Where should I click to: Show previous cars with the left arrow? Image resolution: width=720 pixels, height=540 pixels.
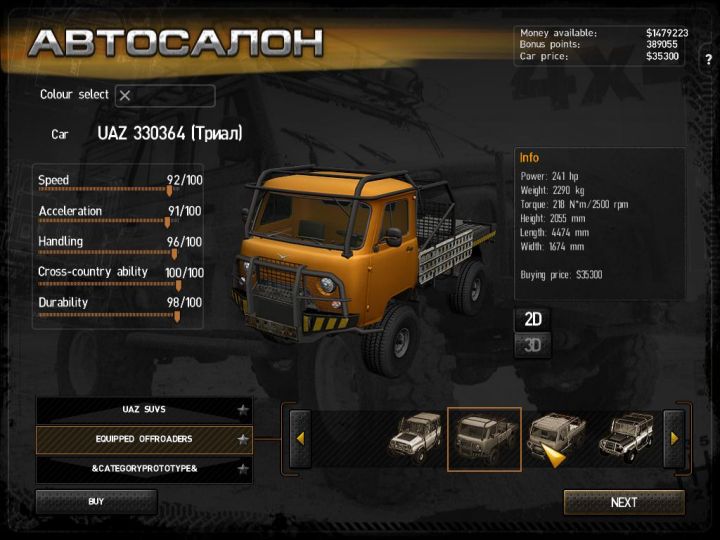click(299, 438)
